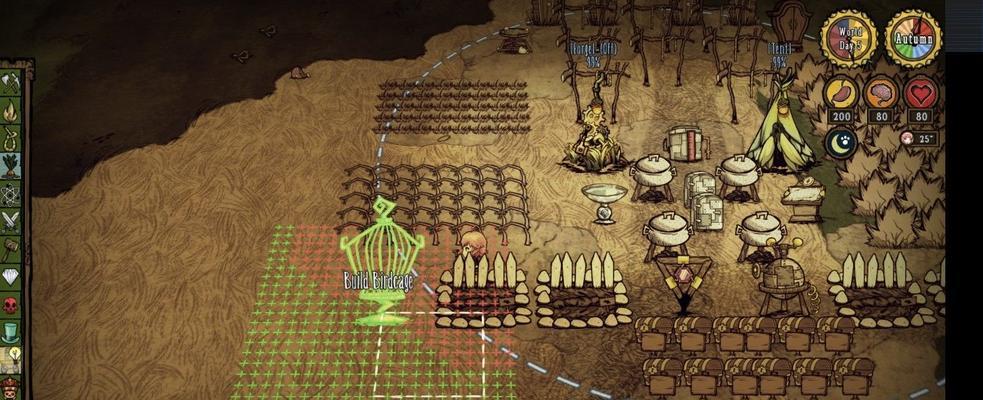Switch to the Dress tab with green top hat

pos(12,332)
